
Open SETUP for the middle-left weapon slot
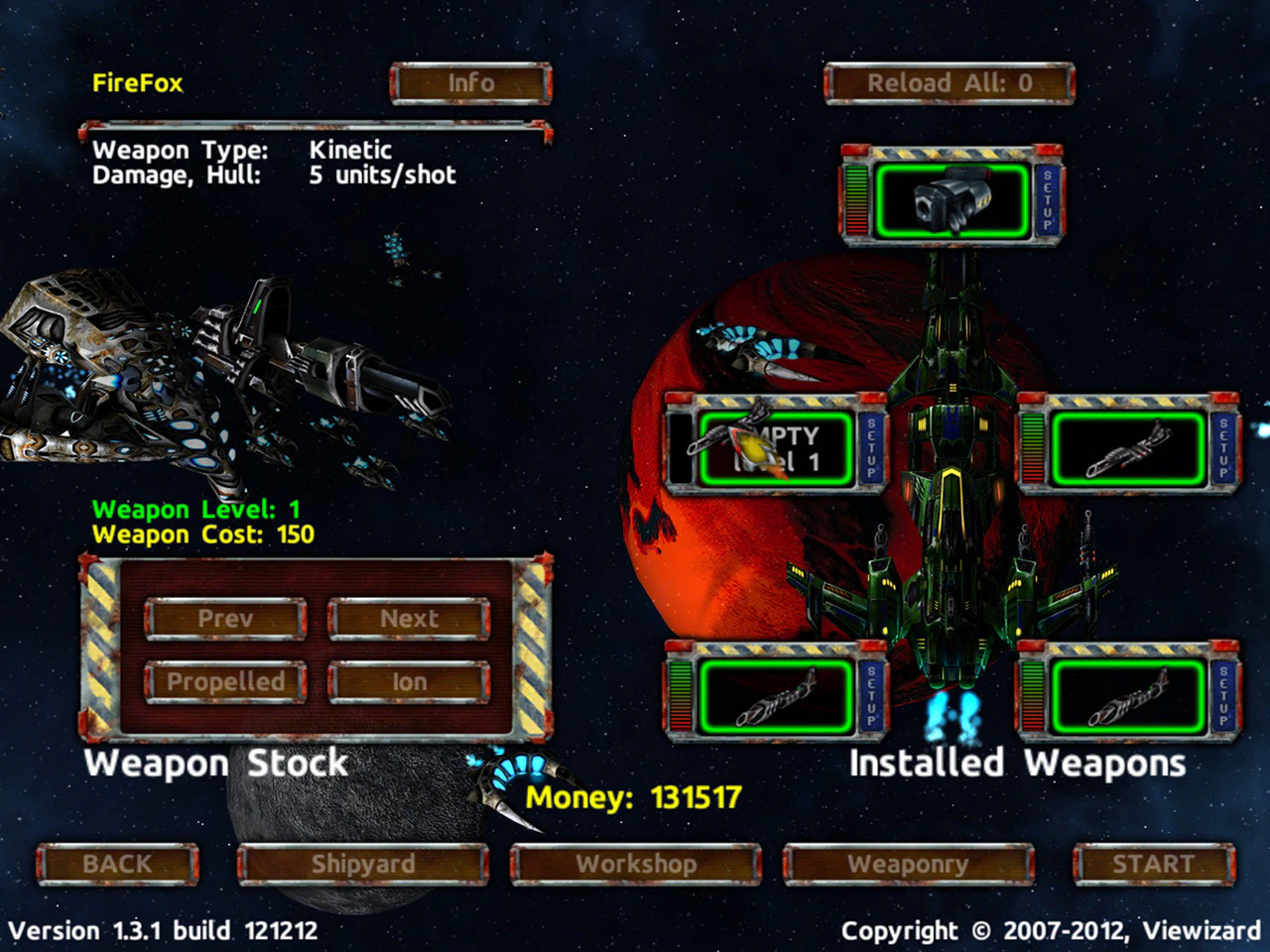coord(872,449)
